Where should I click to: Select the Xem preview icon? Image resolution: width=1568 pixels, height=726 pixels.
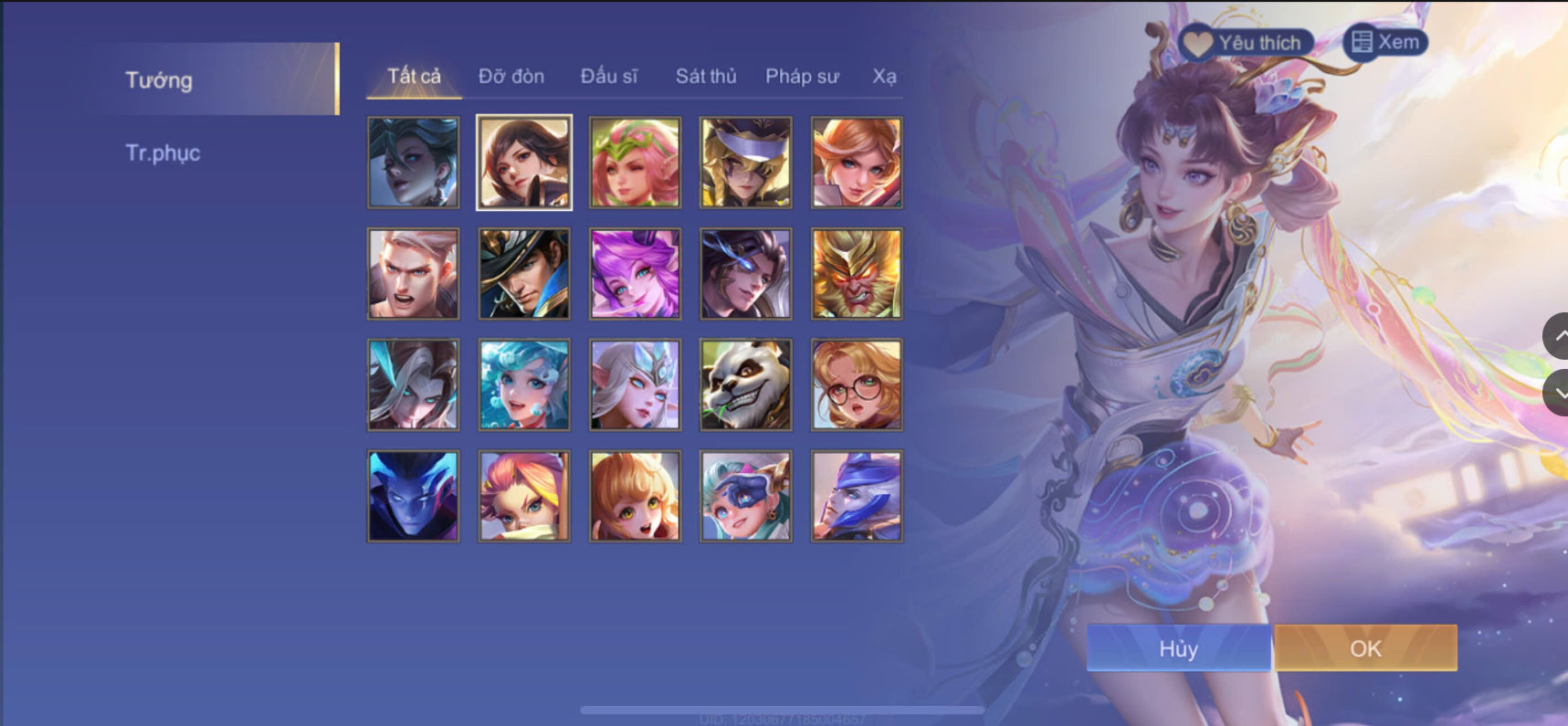pyautogui.click(x=1363, y=41)
